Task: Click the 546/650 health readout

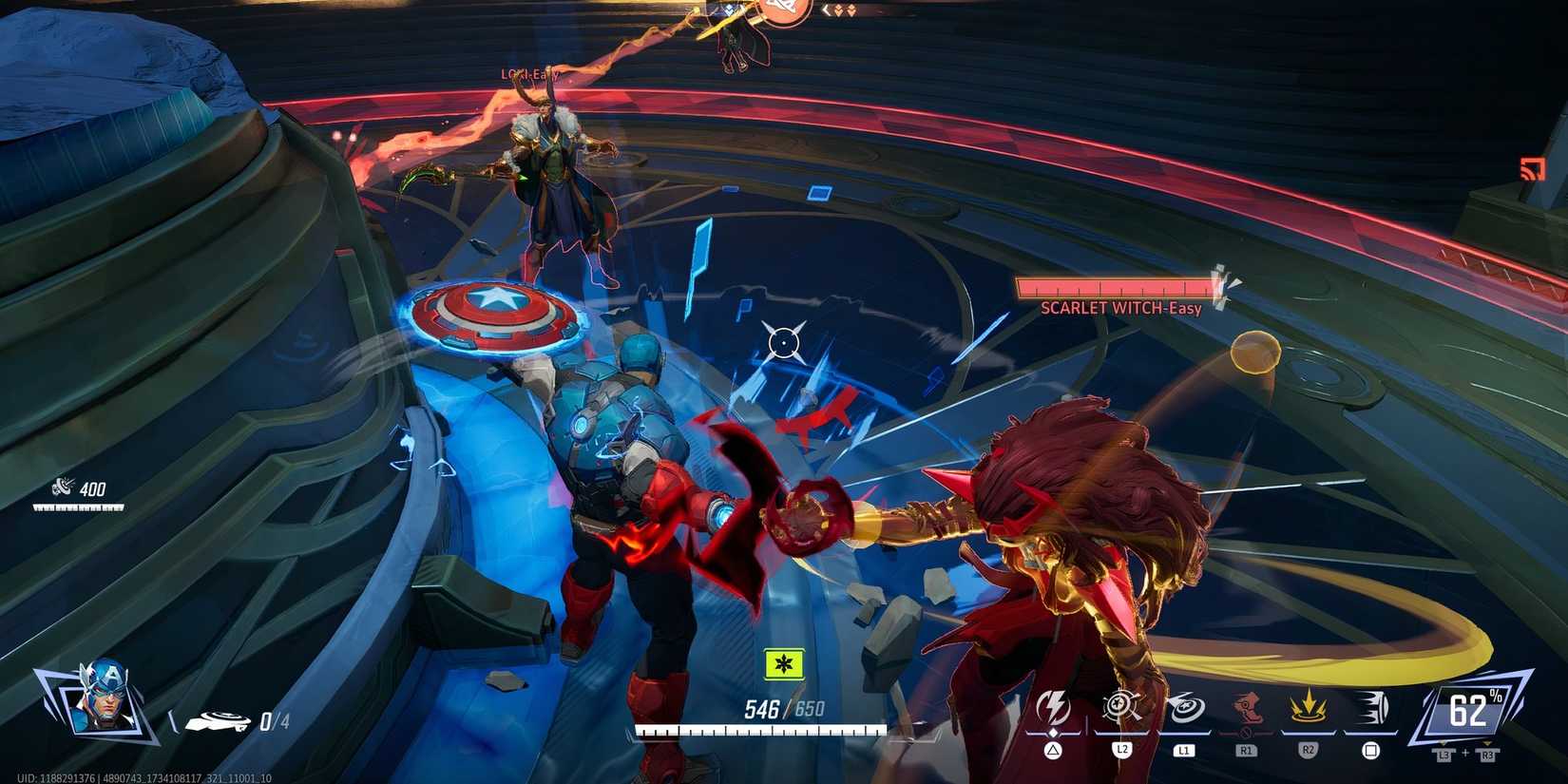Action: point(779,707)
